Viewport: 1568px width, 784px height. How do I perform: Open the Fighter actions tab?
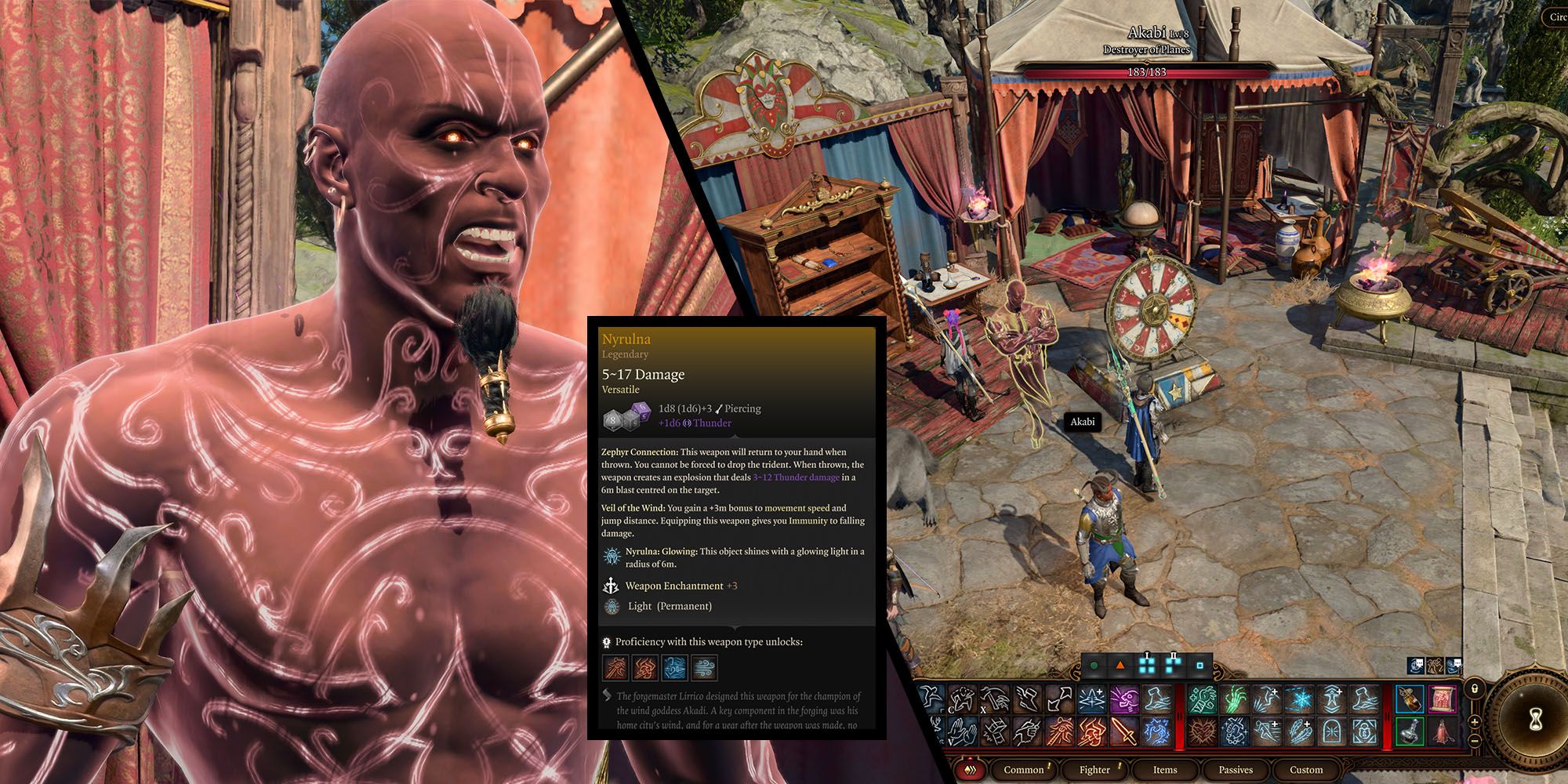1094,769
